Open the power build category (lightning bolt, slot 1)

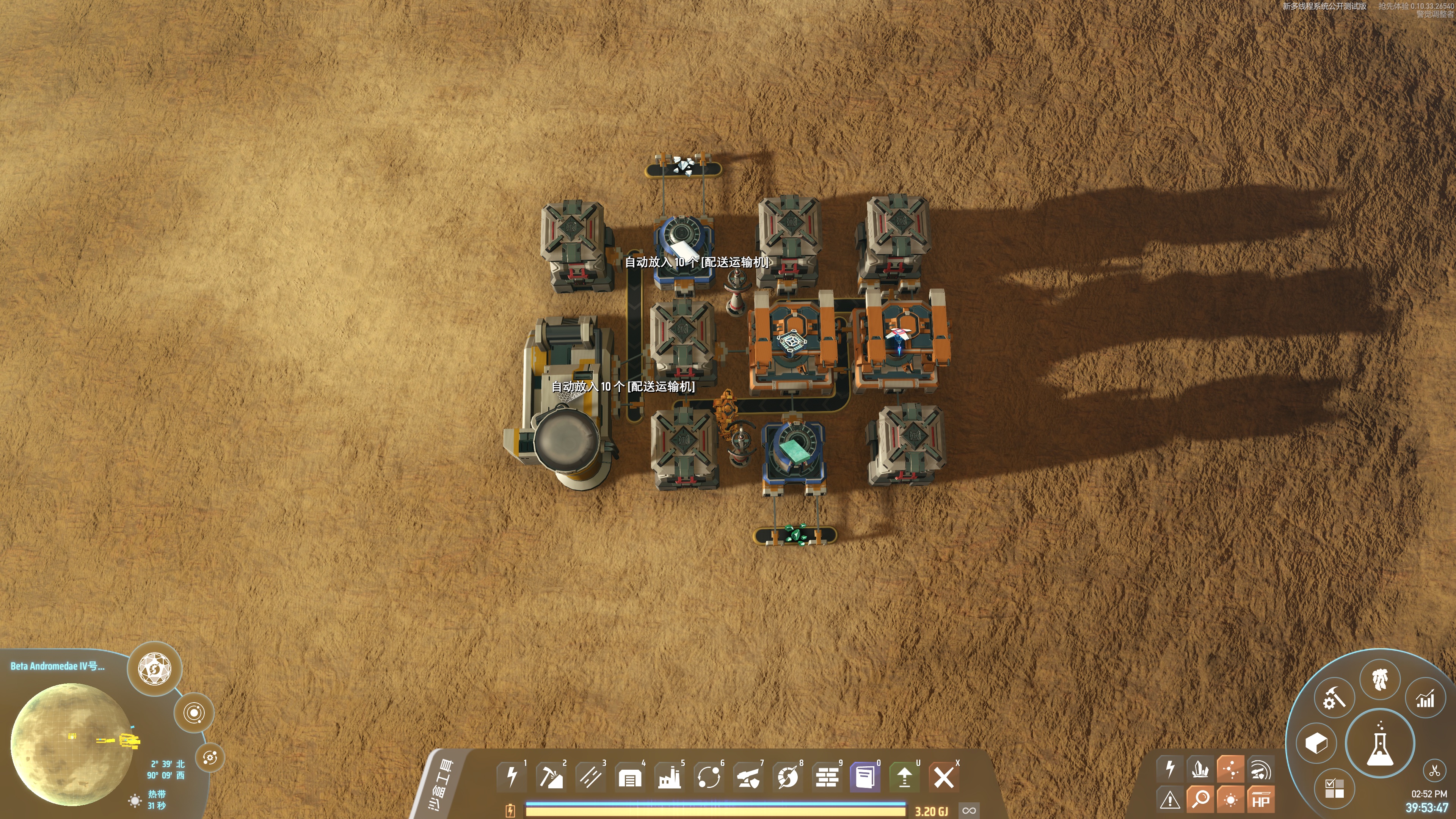[511, 777]
